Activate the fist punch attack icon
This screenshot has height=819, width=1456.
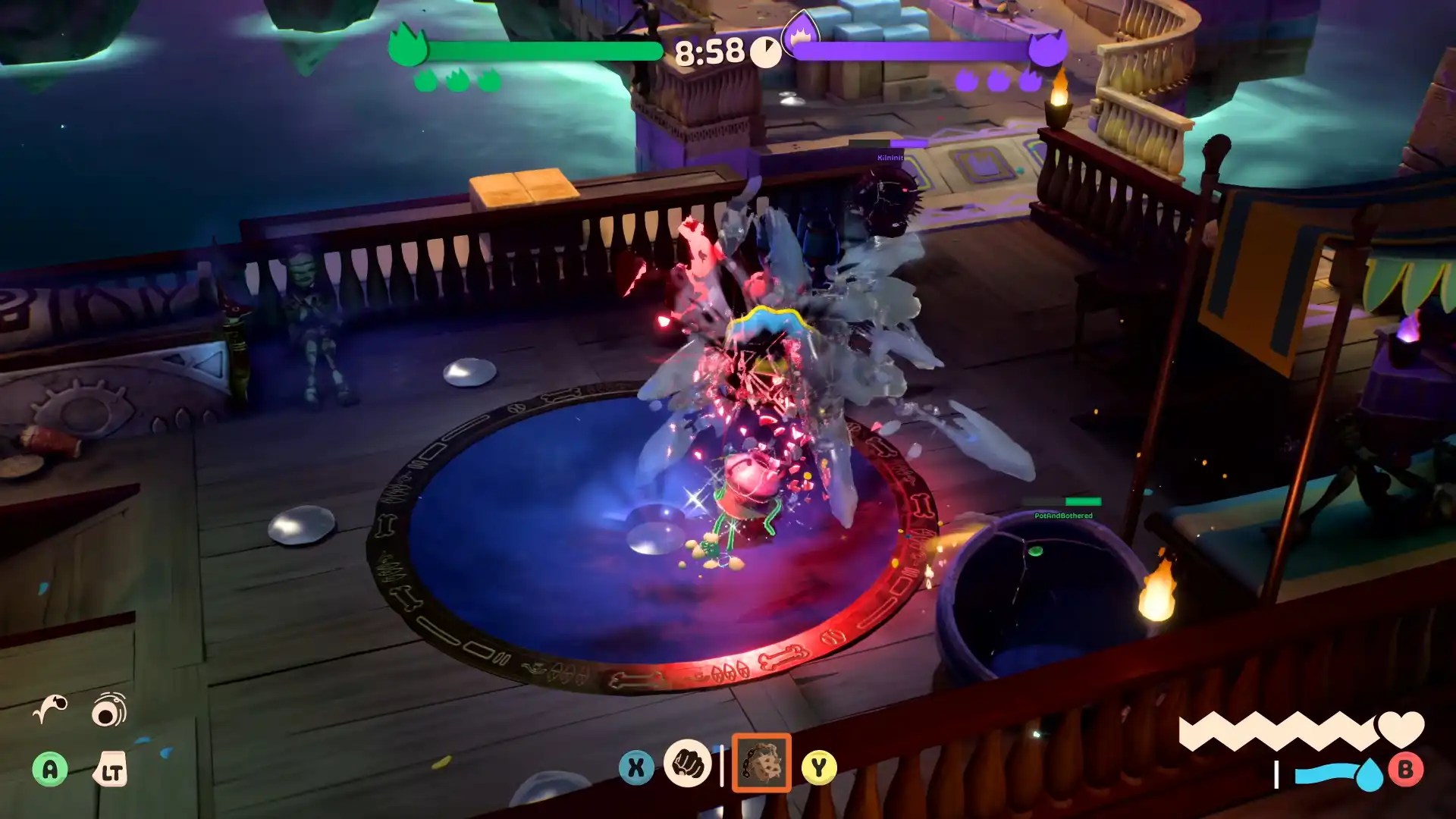click(687, 764)
